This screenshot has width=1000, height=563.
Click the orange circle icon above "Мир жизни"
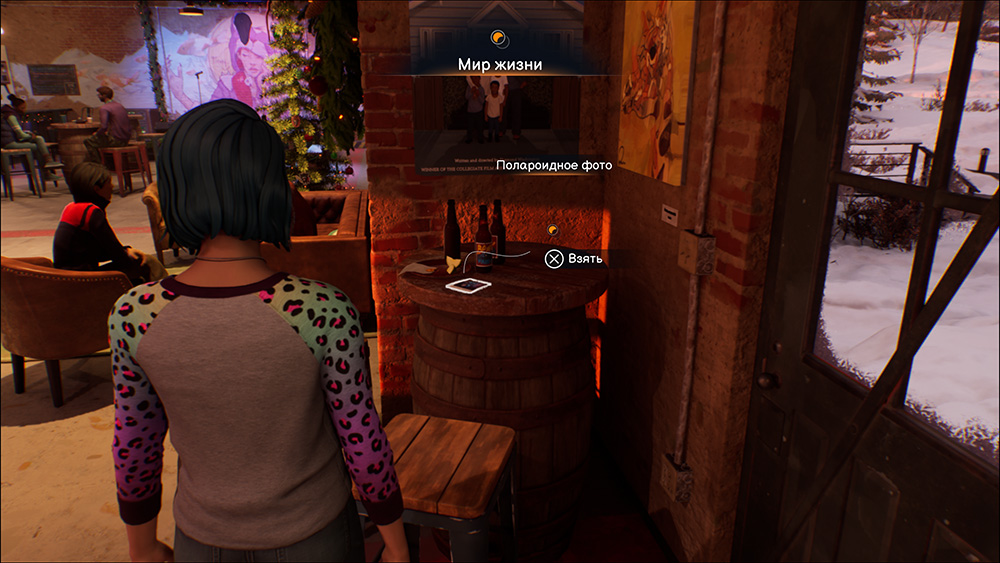pyautogui.click(x=498, y=39)
